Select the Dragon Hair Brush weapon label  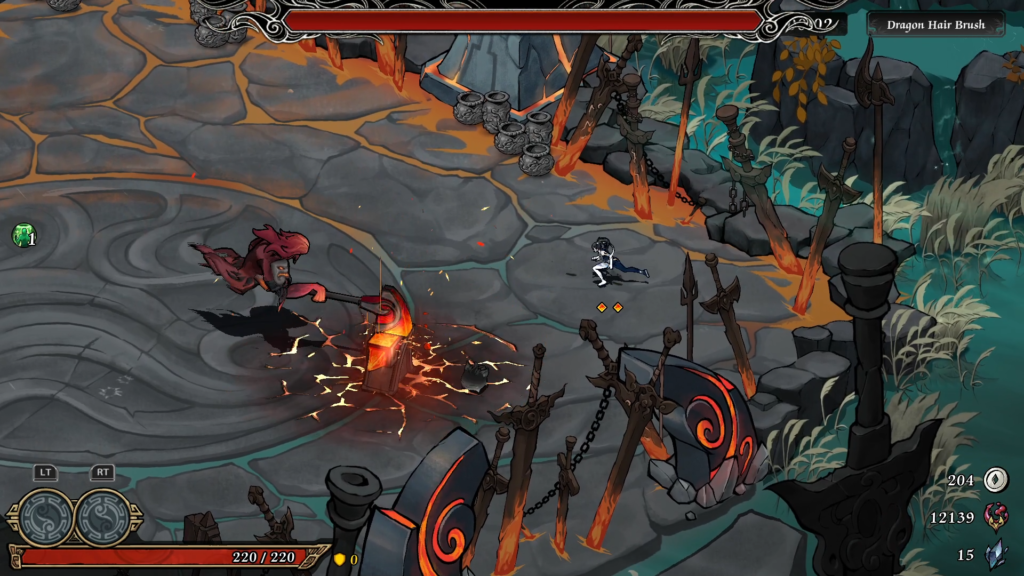click(935, 24)
